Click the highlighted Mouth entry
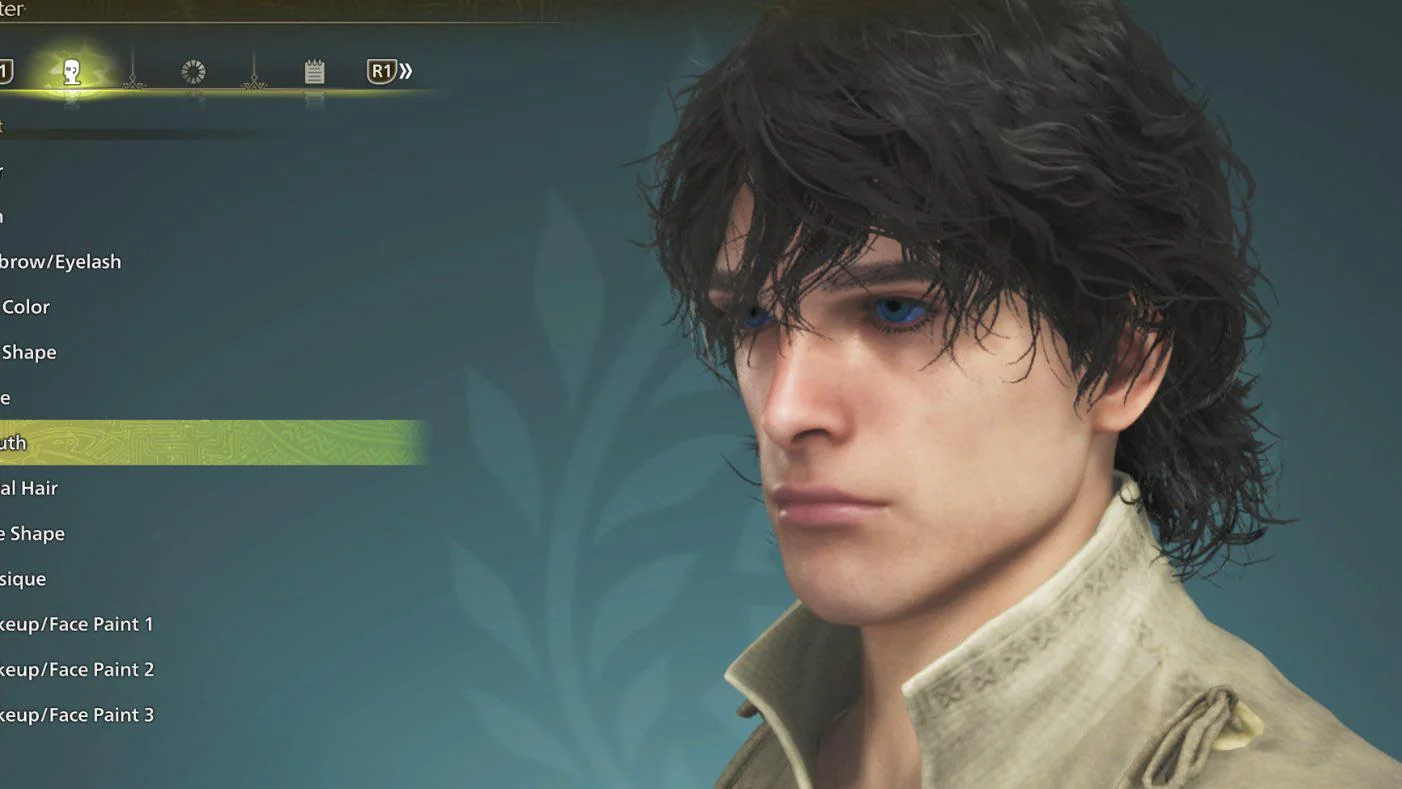This screenshot has height=789, width=1402. click(14, 443)
